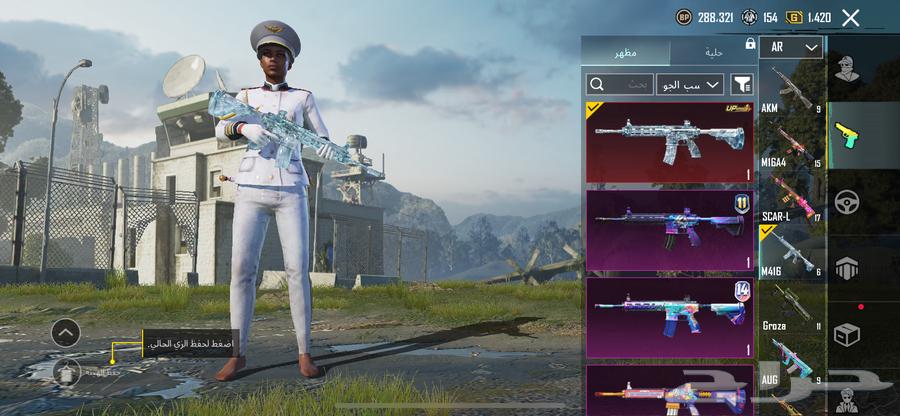Select the AKM in the weapon list

[x=792, y=90]
